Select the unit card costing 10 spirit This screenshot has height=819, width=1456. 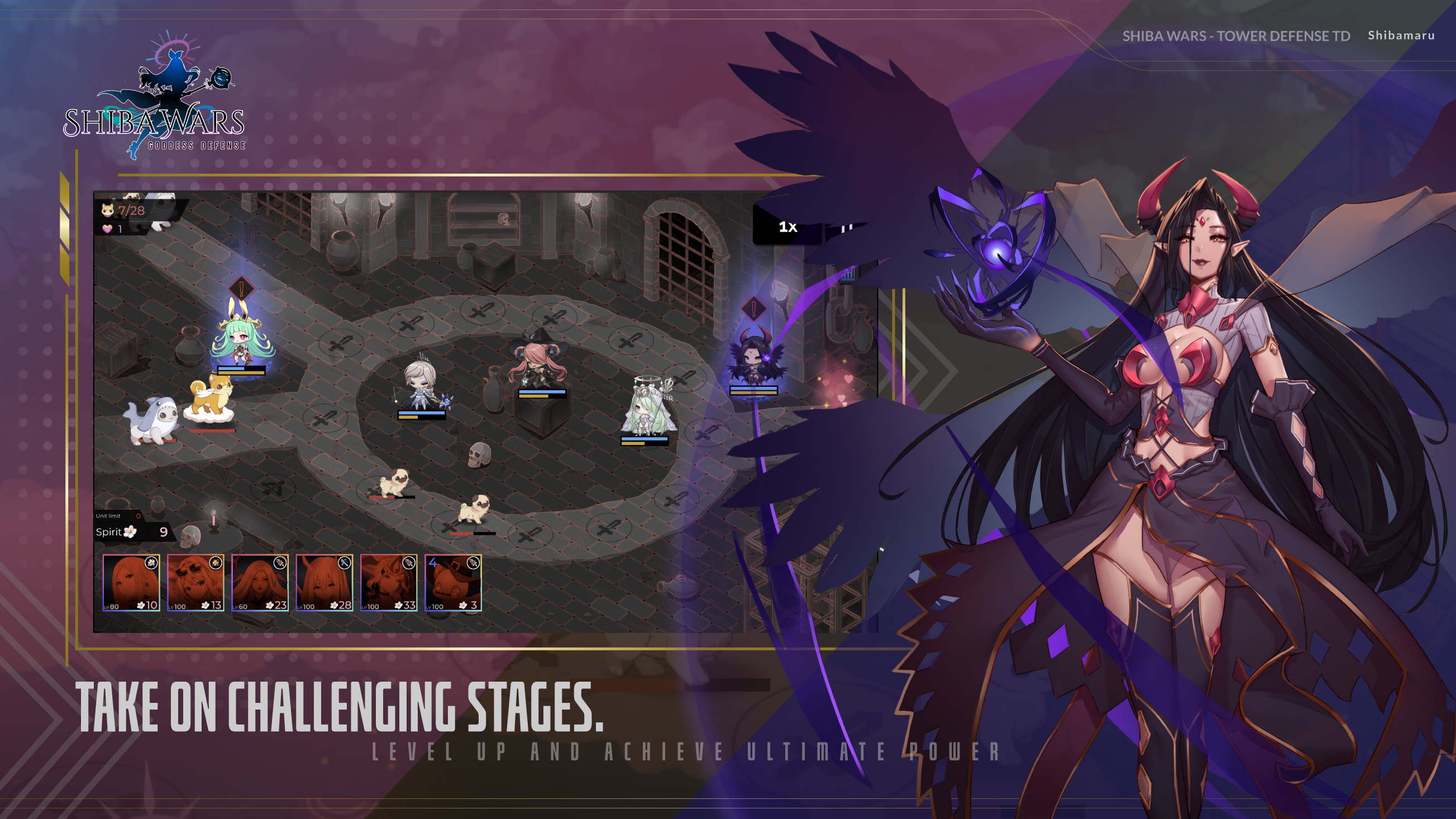pos(131,582)
